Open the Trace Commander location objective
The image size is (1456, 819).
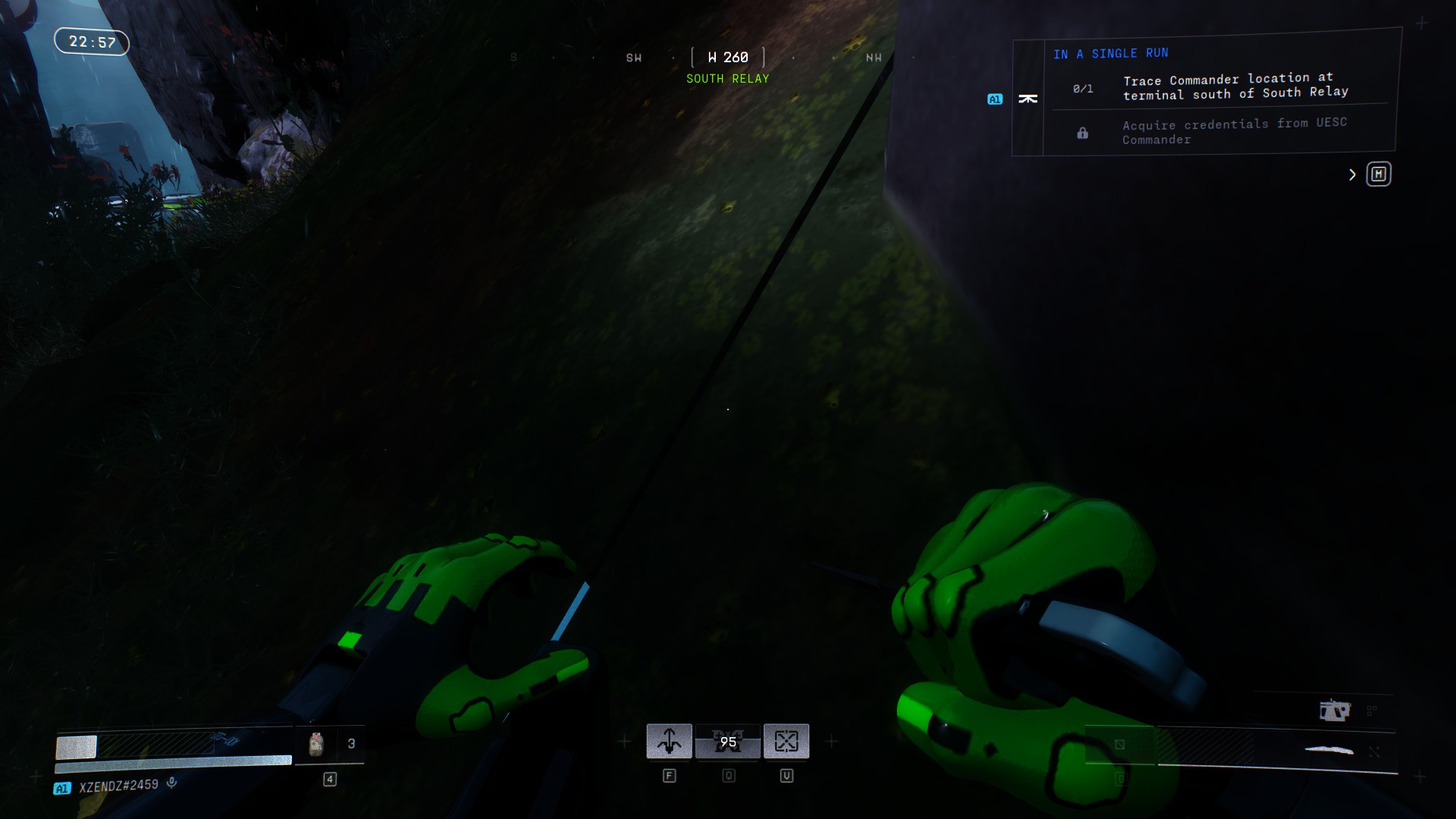1235,86
